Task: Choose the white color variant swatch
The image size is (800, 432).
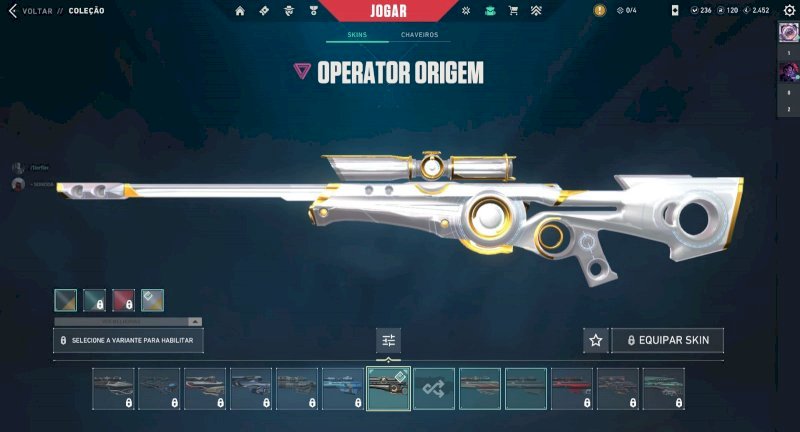Action: tap(152, 300)
